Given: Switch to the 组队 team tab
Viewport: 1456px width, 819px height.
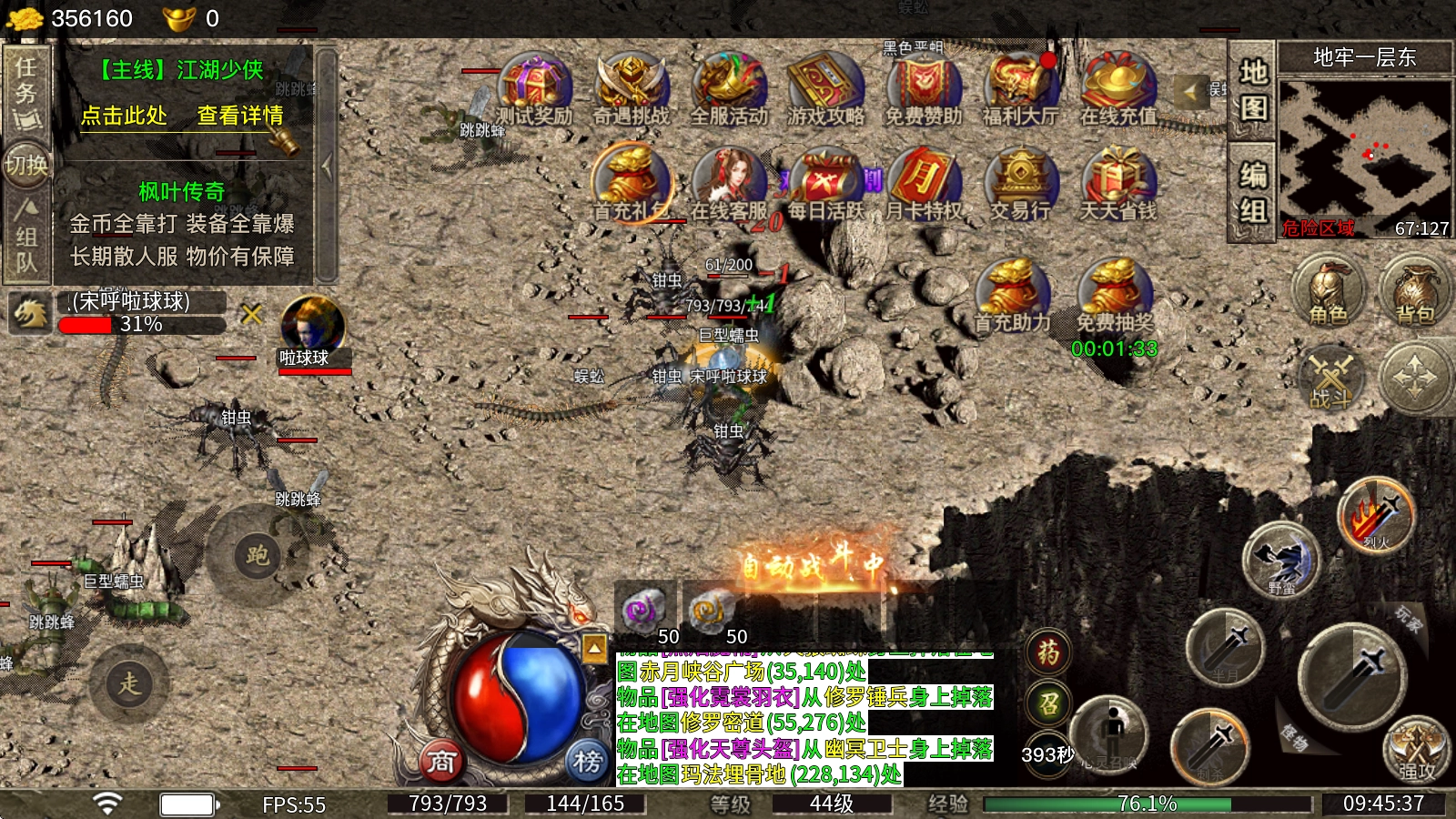Looking at the screenshot, I should click(26, 237).
